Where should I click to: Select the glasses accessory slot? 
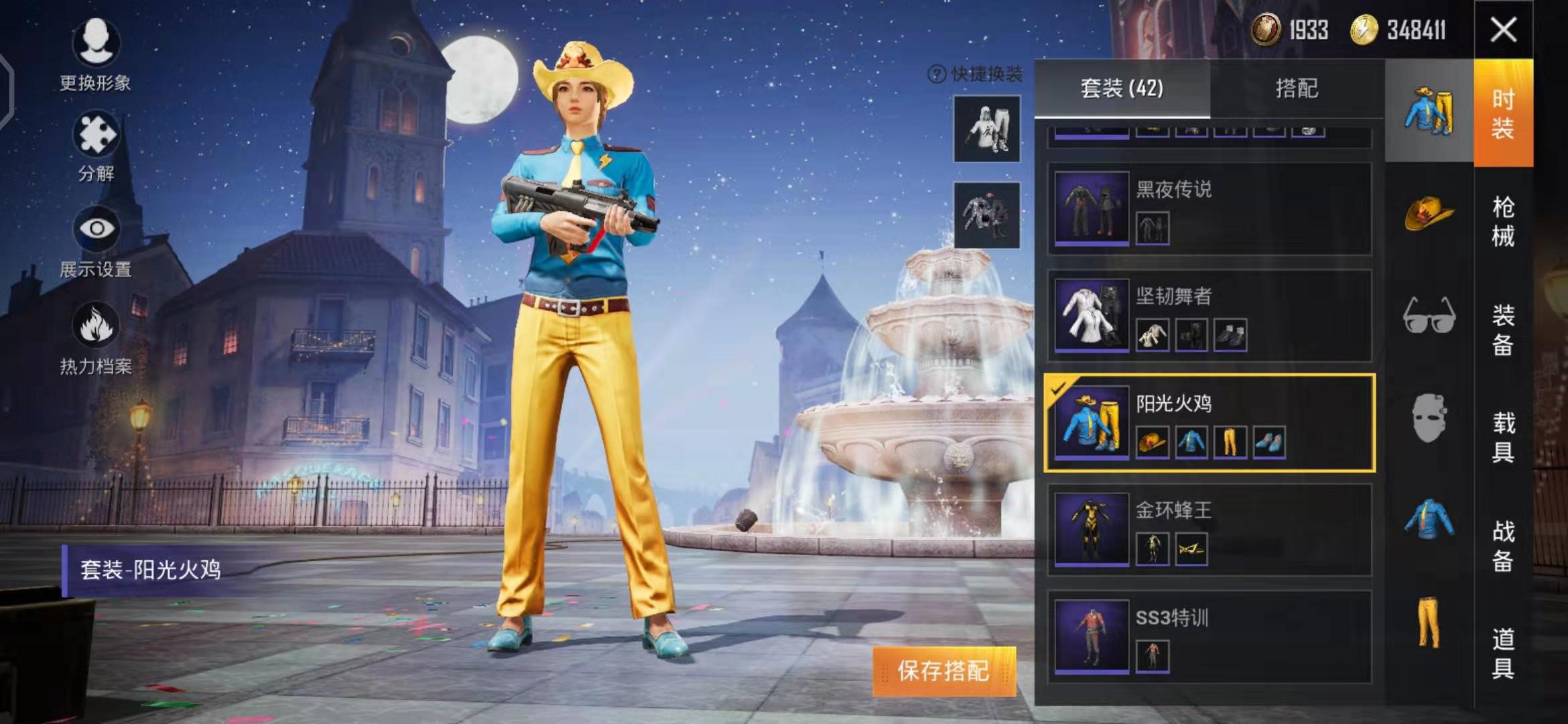pos(1429,315)
